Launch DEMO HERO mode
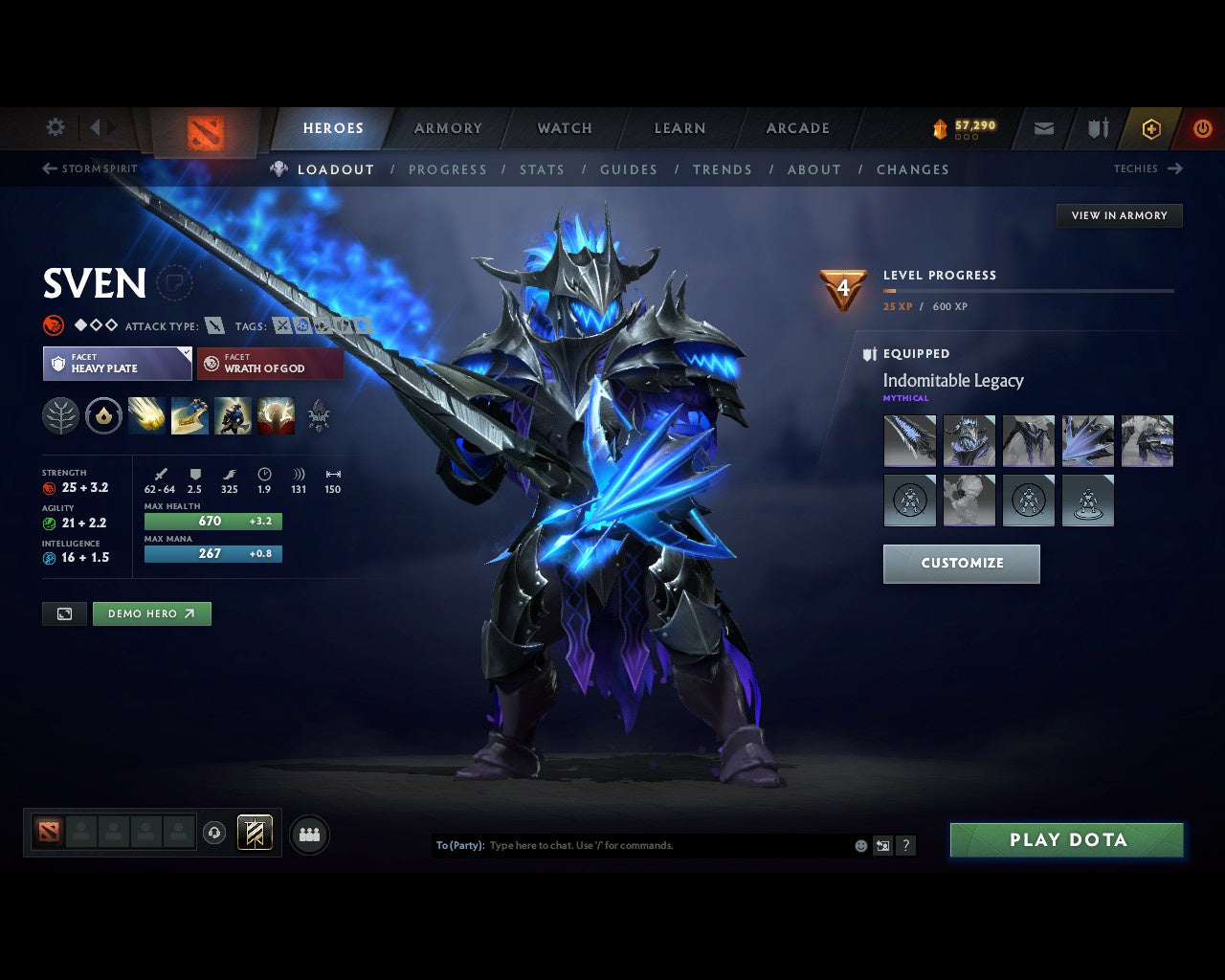Viewport: 1225px width, 980px height. click(x=151, y=613)
